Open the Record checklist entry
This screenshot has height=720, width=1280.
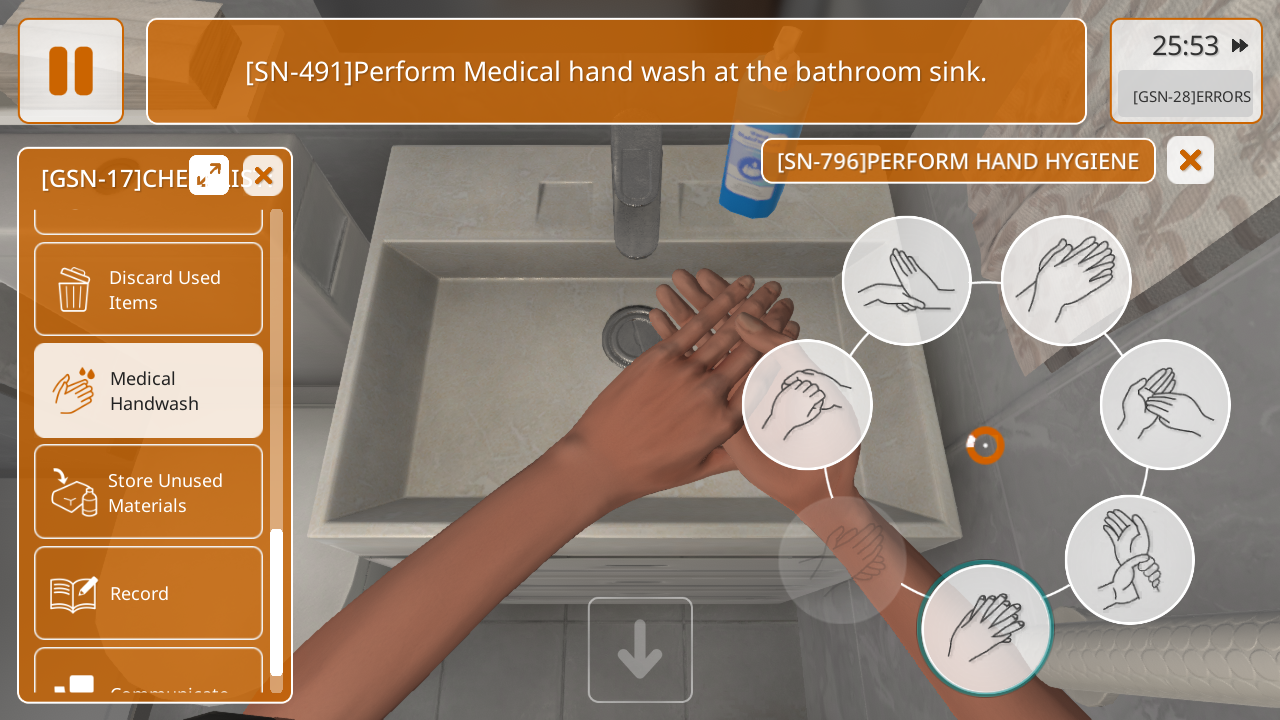tap(149, 593)
